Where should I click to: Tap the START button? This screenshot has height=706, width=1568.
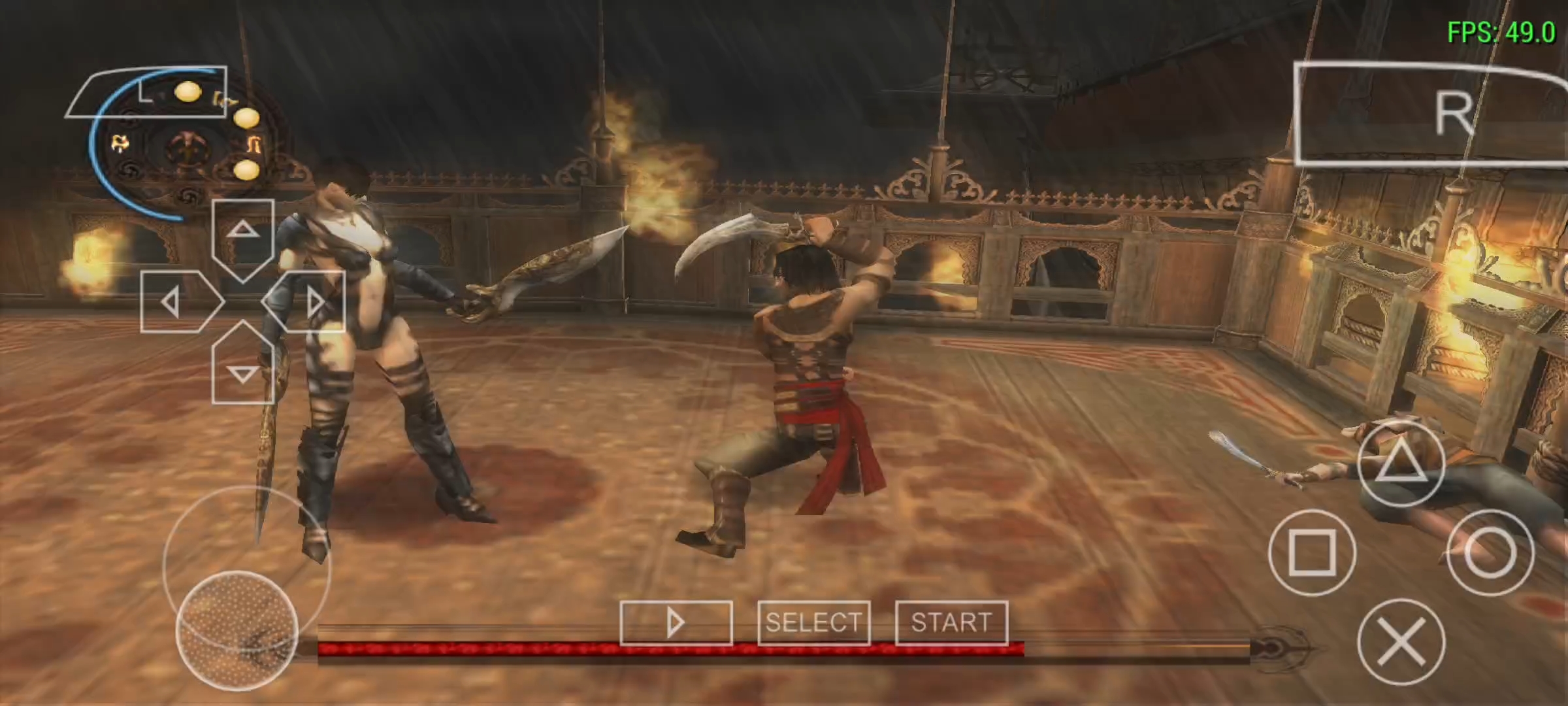click(951, 622)
